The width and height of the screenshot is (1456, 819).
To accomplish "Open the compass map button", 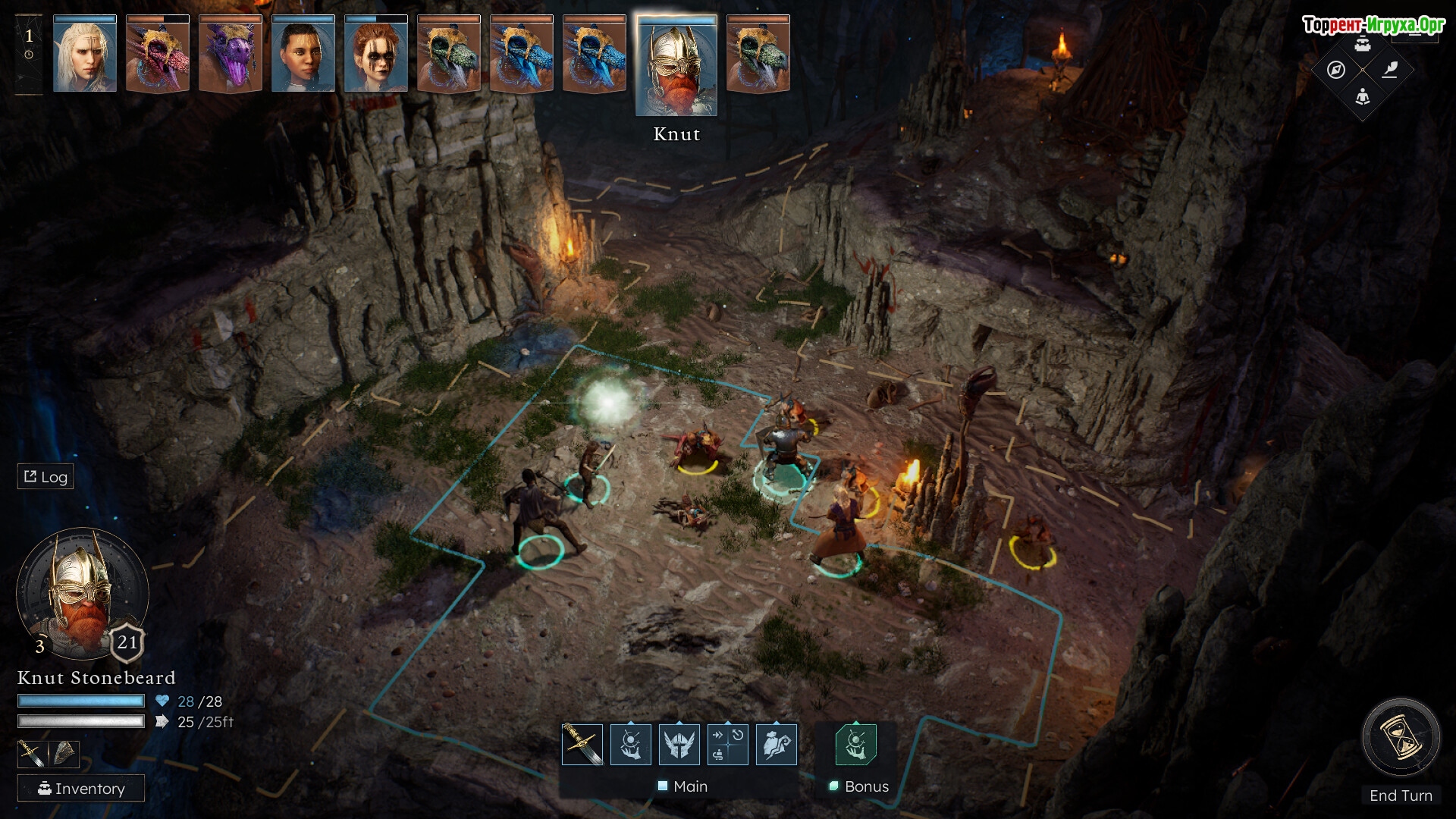I will [x=1336, y=70].
